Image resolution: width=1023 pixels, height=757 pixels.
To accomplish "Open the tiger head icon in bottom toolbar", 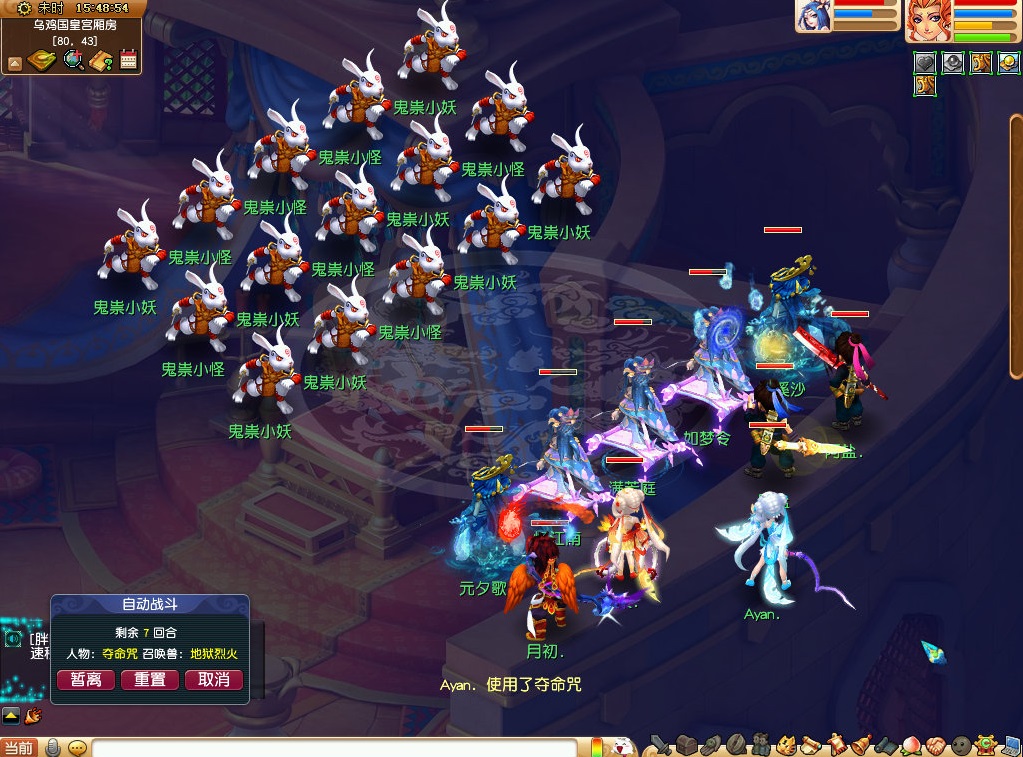I will tap(786, 745).
